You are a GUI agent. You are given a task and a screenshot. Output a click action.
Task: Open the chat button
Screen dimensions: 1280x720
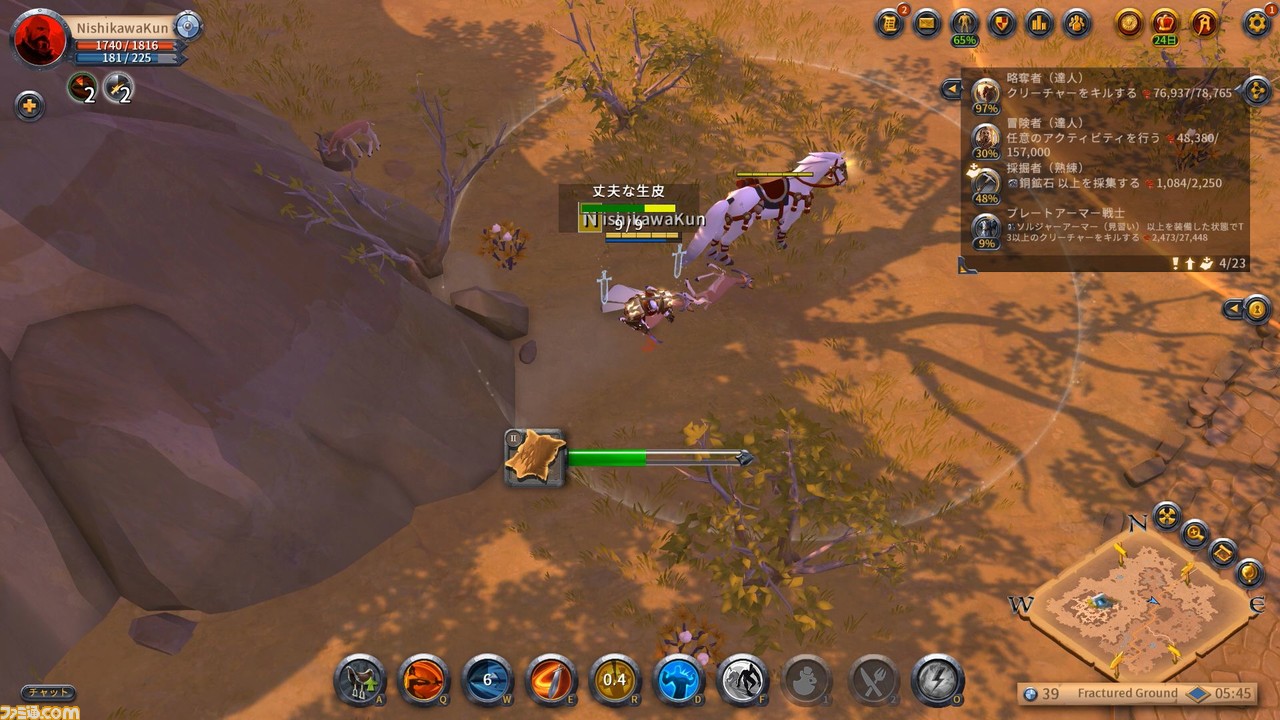[x=48, y=692]
